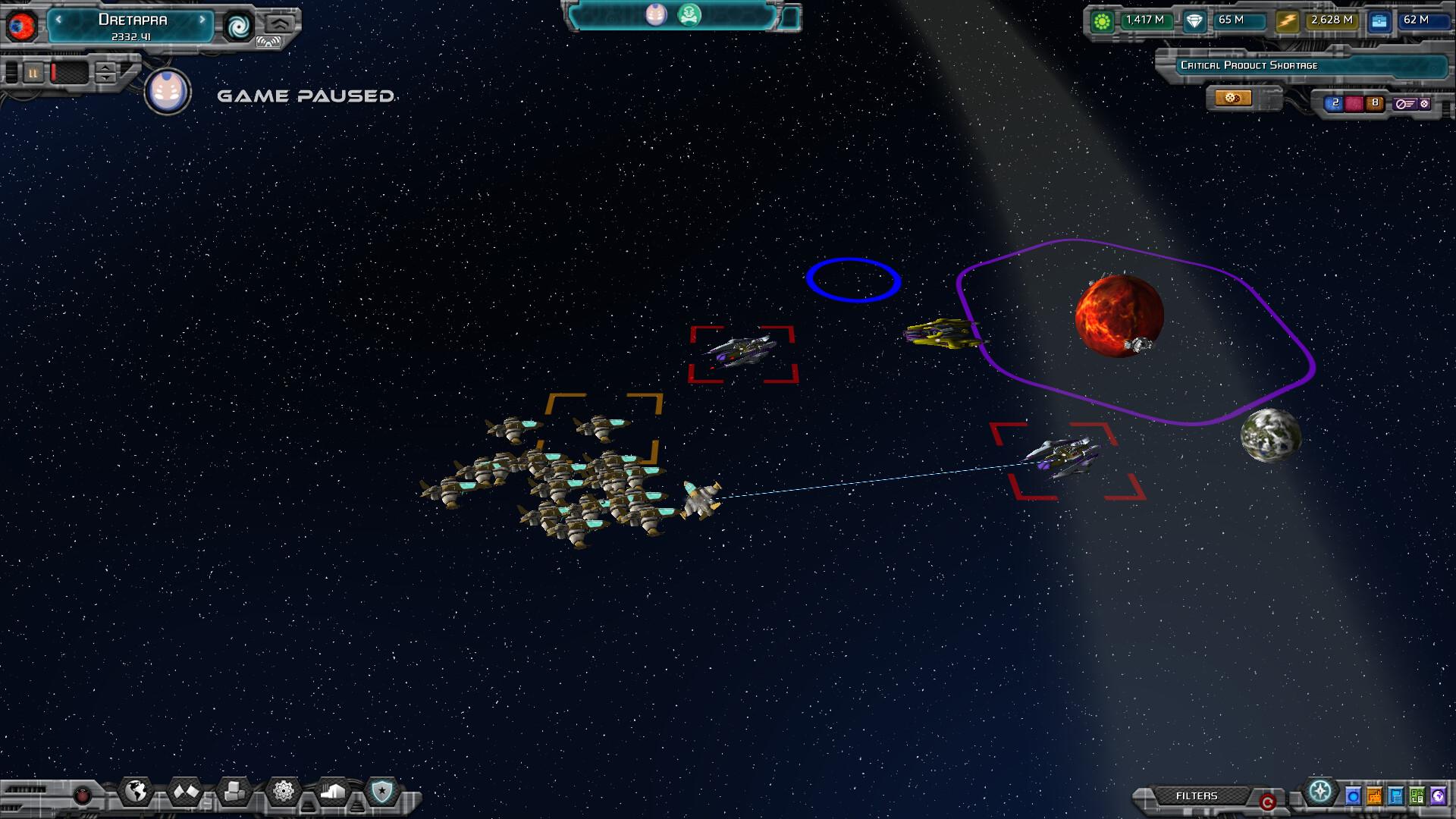Toggle the orange factory map filter
This screenshot has width=1456, height=819.
pos(1374,795)
